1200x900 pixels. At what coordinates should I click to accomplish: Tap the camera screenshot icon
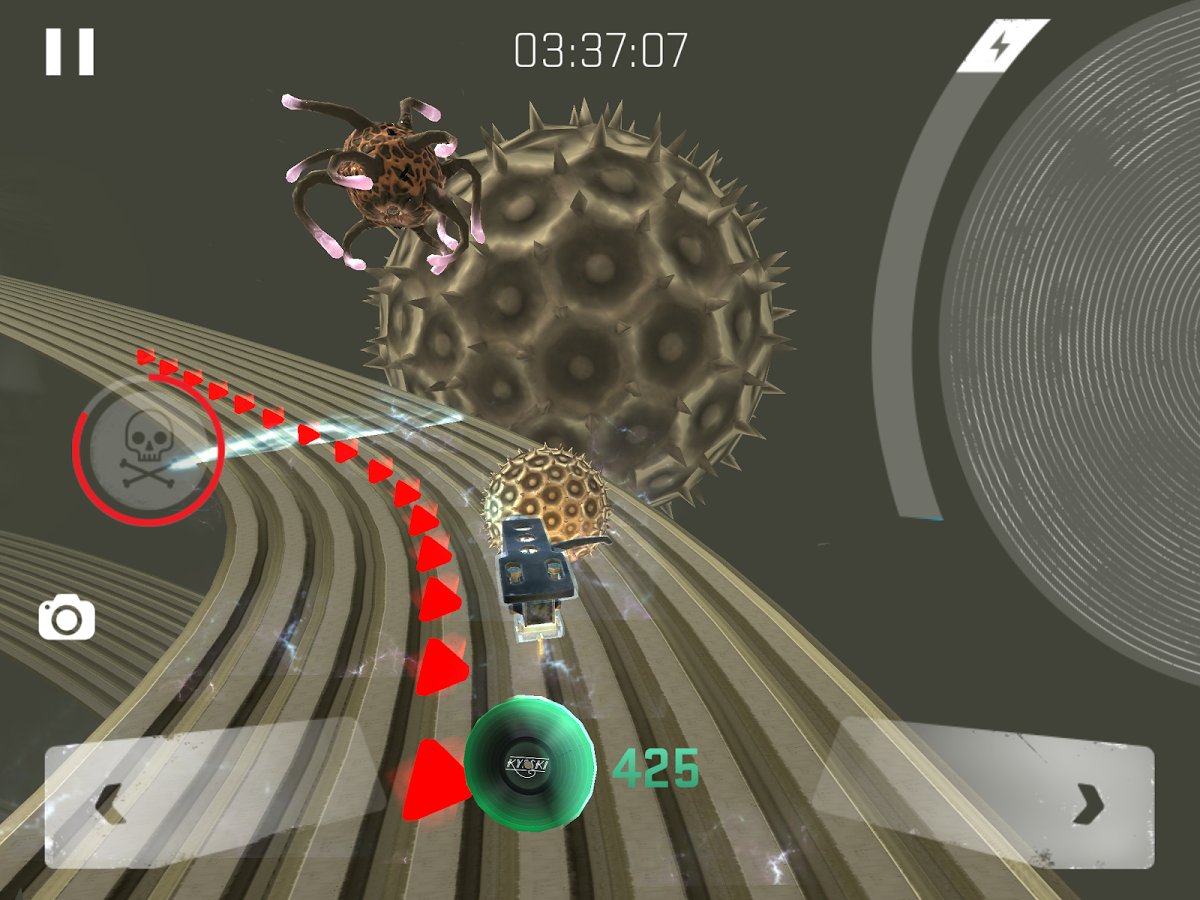tap(67, 619)
